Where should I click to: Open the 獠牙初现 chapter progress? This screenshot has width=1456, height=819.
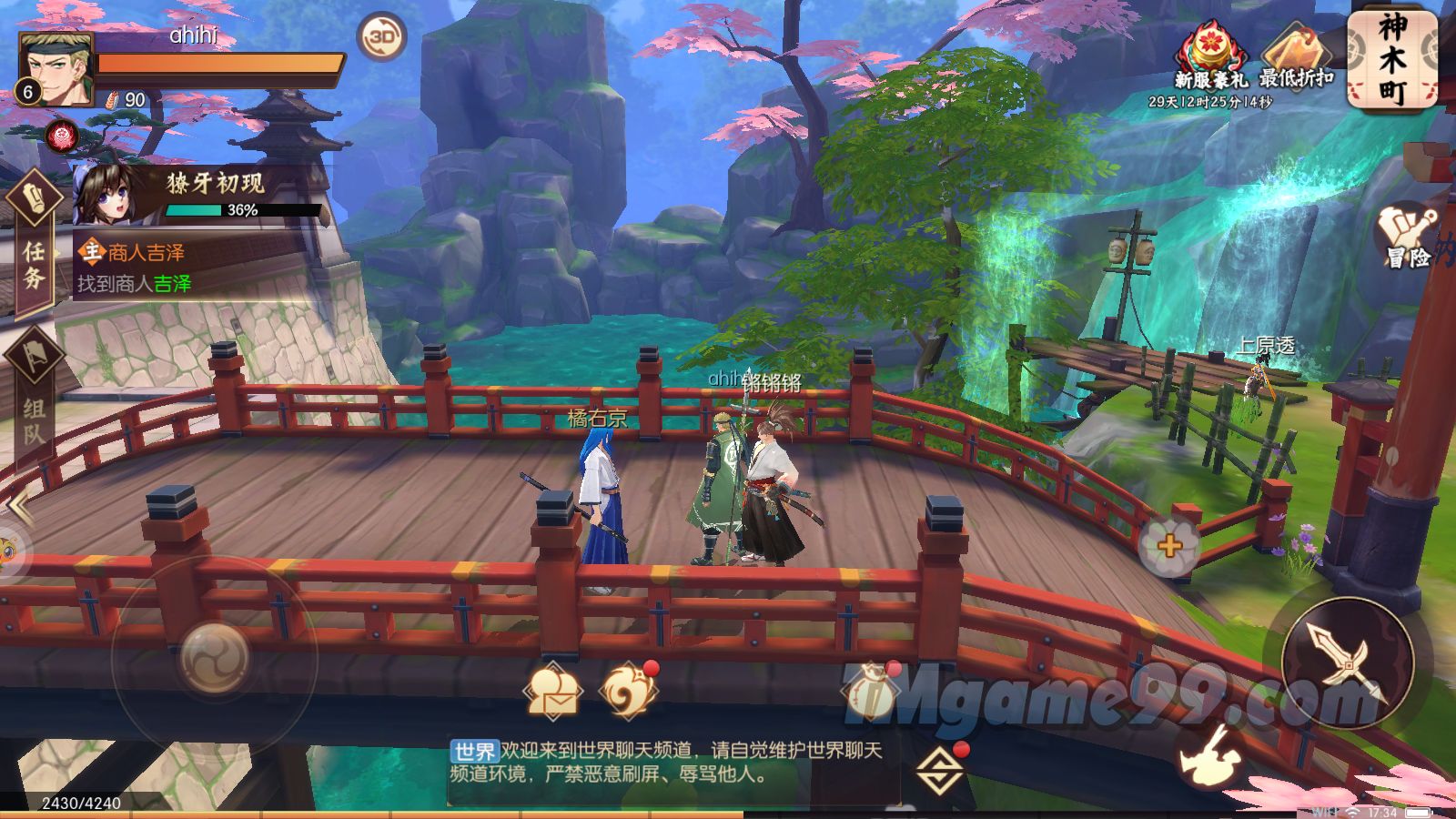coord(200,194)
